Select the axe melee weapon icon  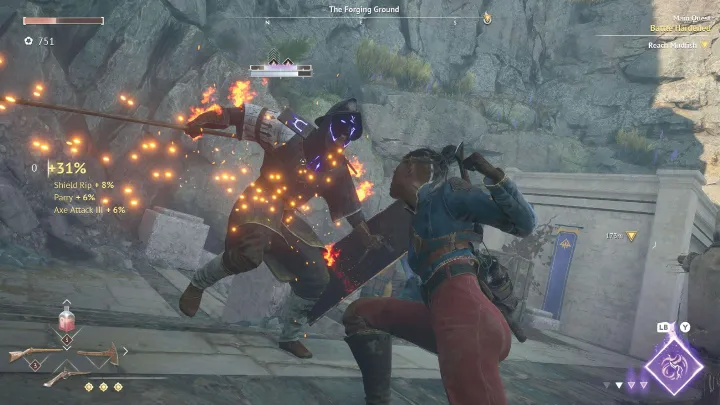(x=100, y=353)
